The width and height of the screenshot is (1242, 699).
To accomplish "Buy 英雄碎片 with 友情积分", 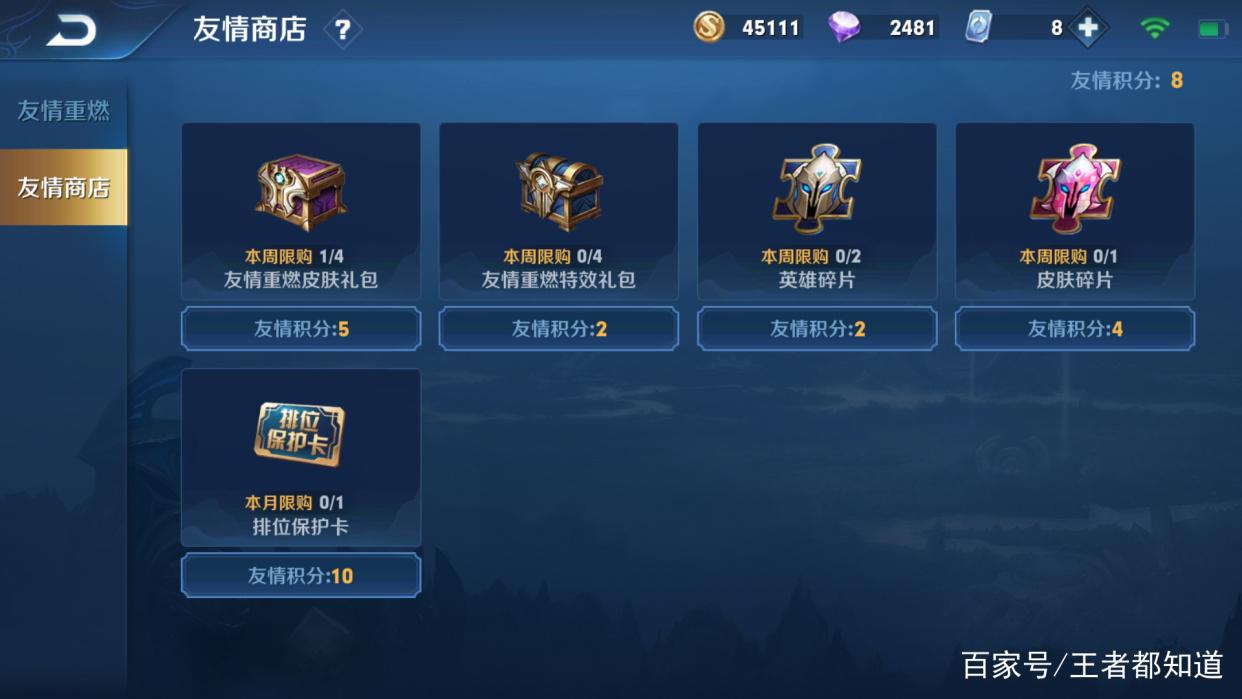I will pos(817,329).
